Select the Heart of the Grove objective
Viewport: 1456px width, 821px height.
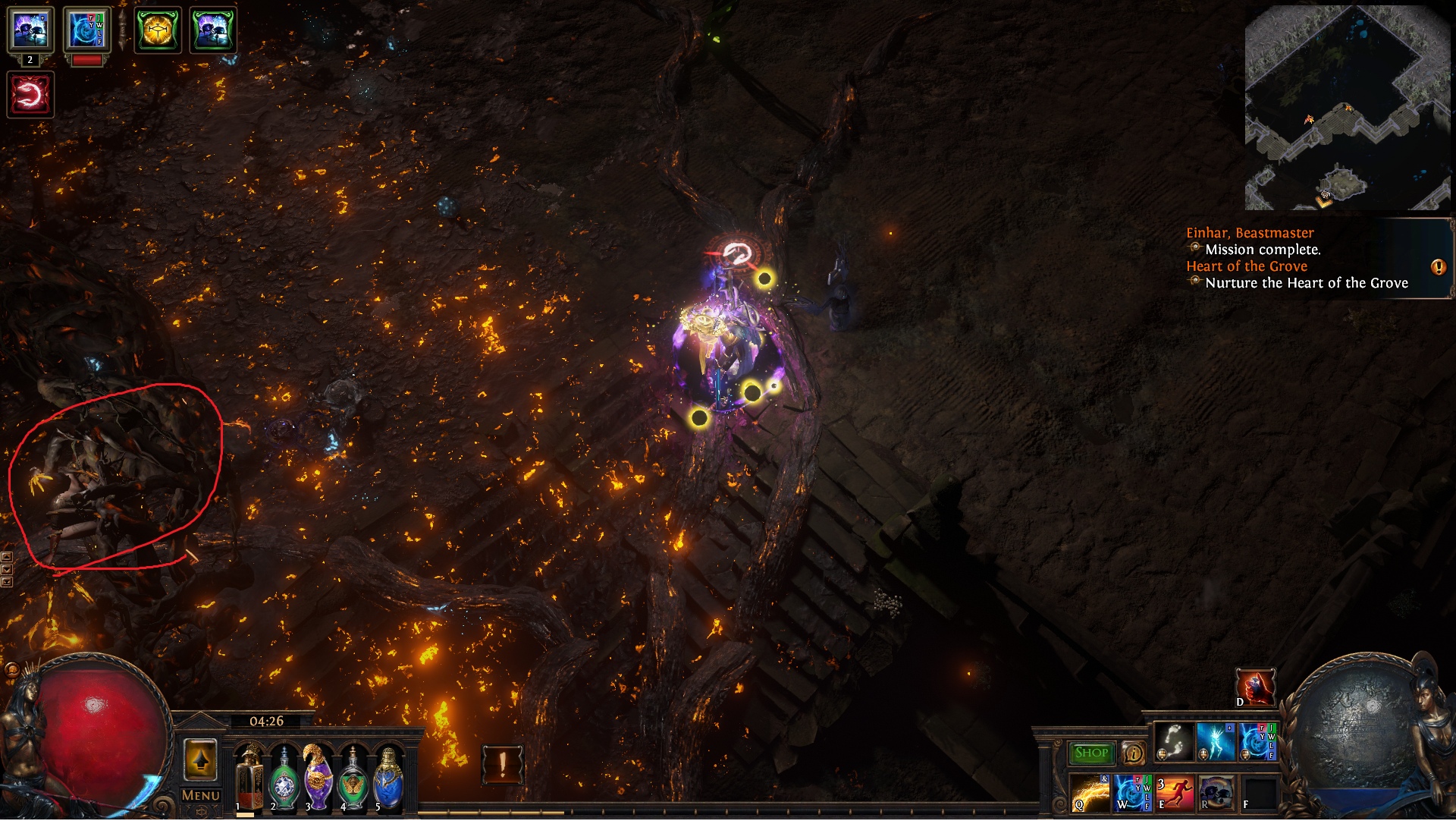point(1247,266)
